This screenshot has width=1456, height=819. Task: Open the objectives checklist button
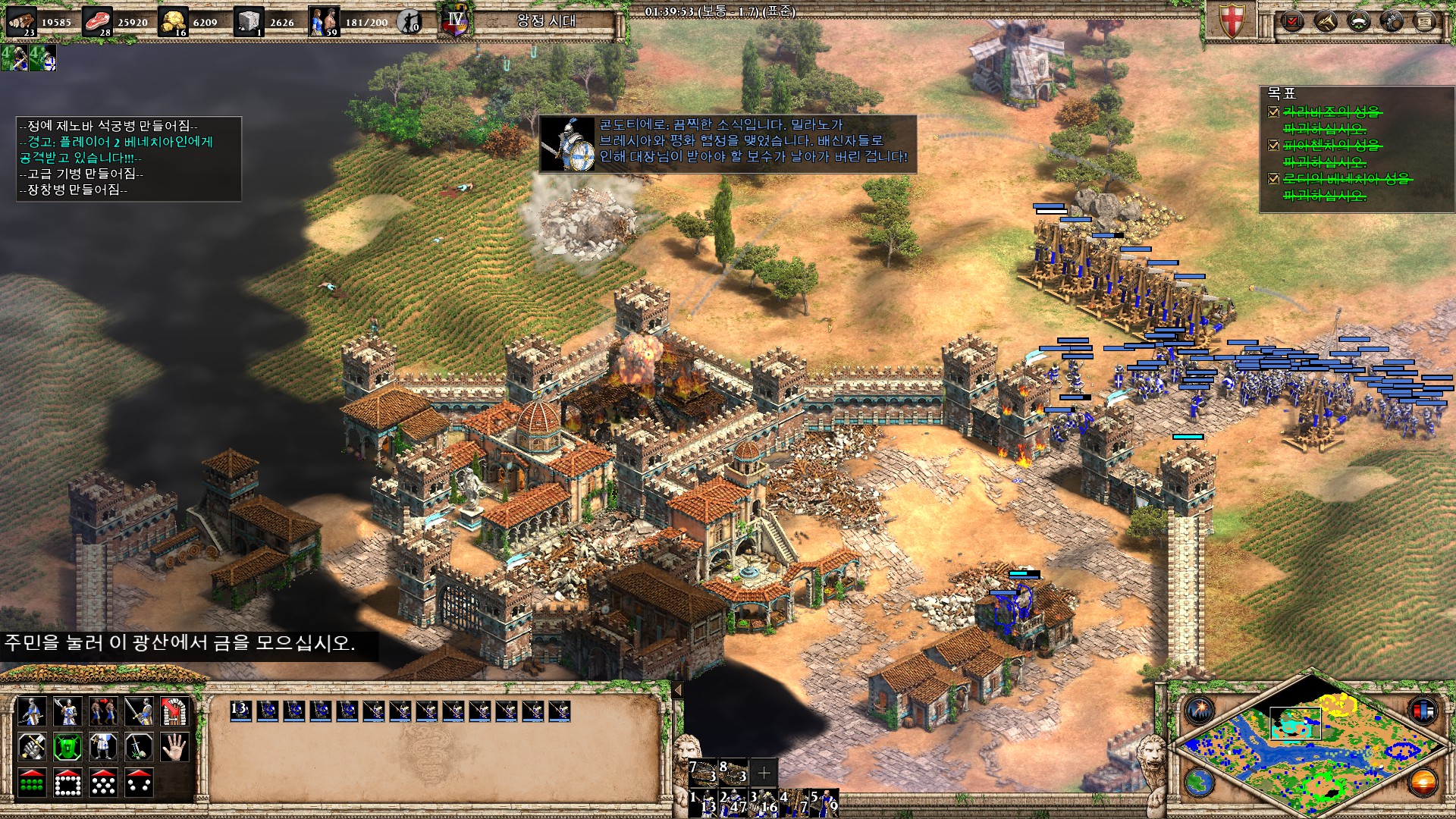coord(1291,20)
